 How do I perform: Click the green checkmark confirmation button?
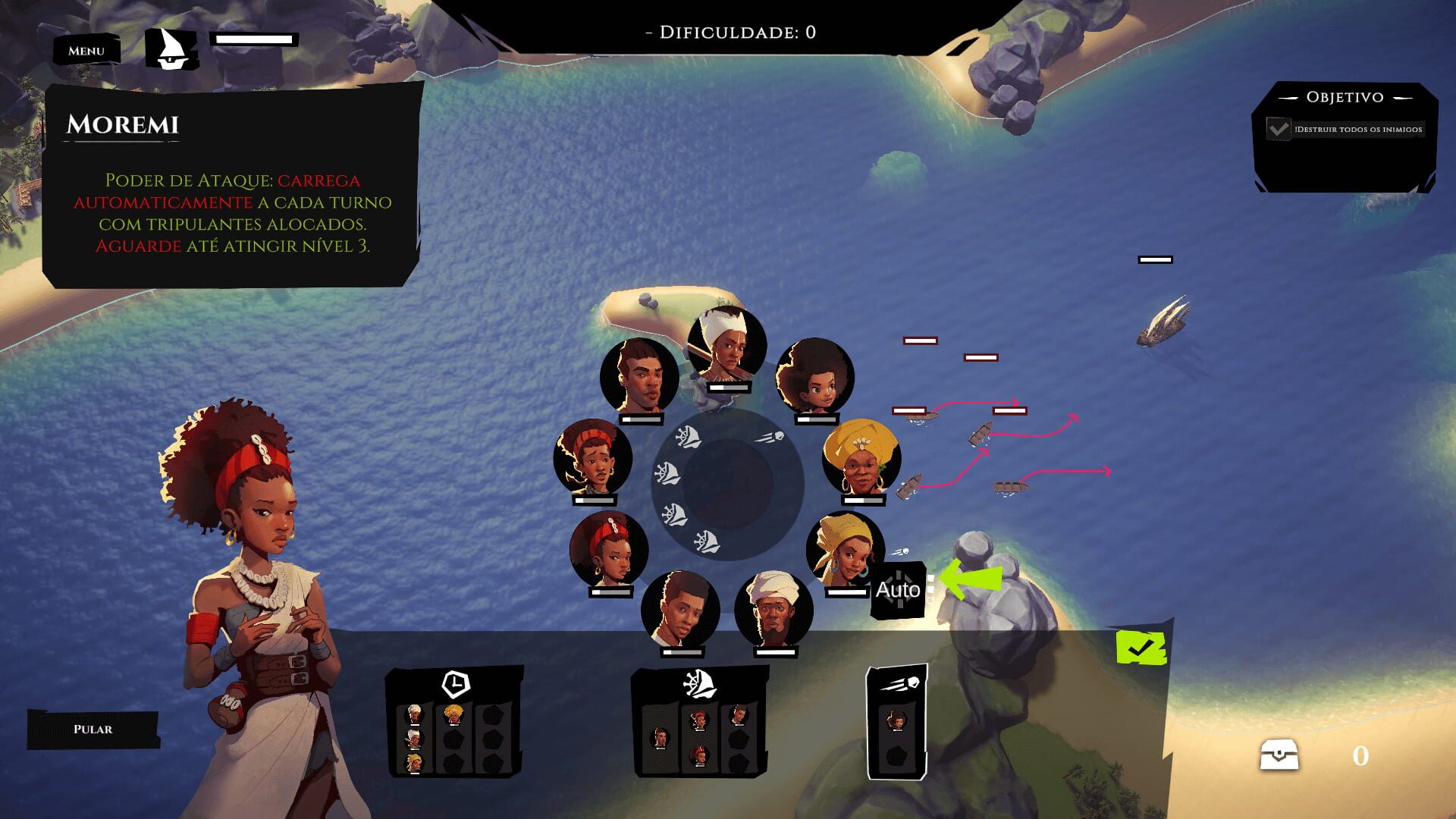pos(1141,649)
